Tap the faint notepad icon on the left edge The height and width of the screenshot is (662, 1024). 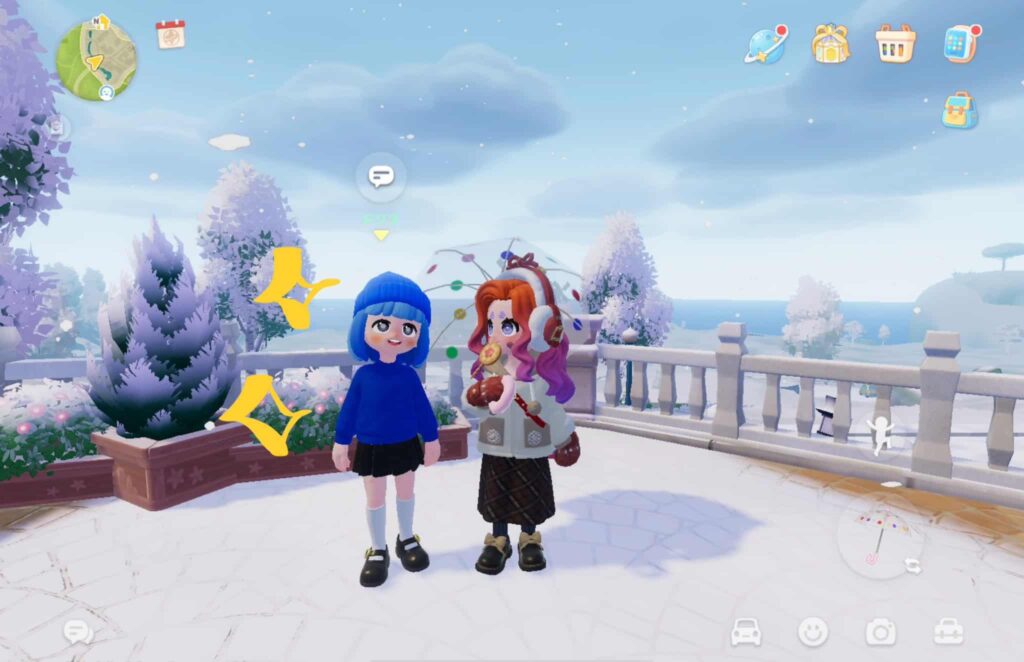click(x=57, y=127)
